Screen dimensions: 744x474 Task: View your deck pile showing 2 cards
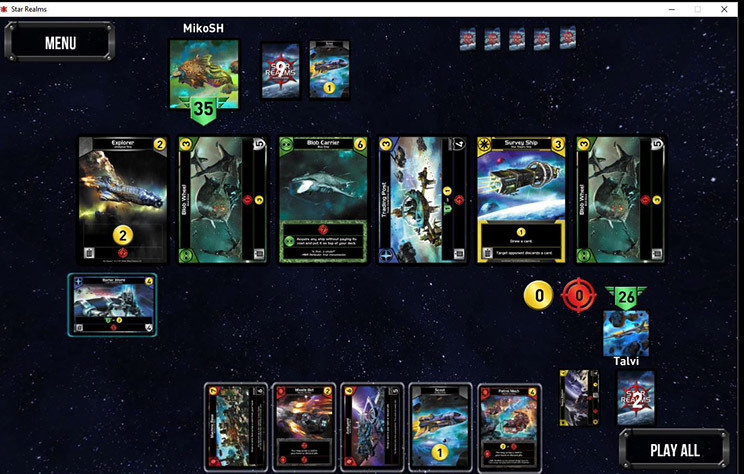pos(635,398)
